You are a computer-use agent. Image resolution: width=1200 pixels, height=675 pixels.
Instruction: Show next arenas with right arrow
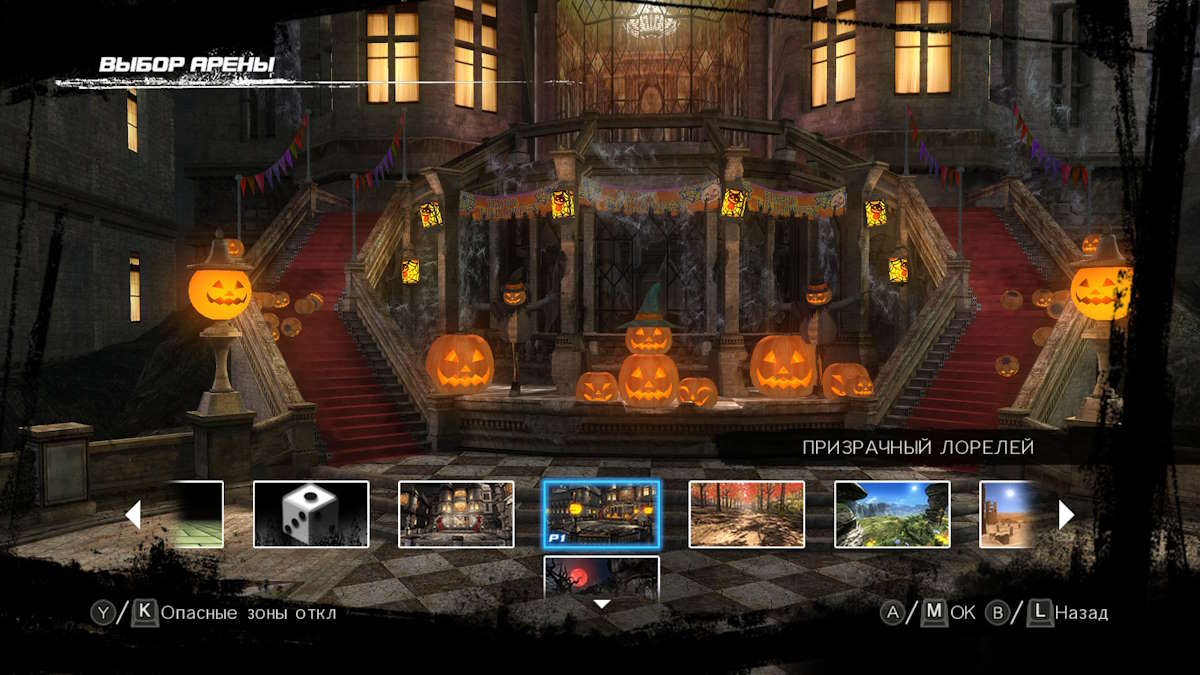coord(1066,514)
